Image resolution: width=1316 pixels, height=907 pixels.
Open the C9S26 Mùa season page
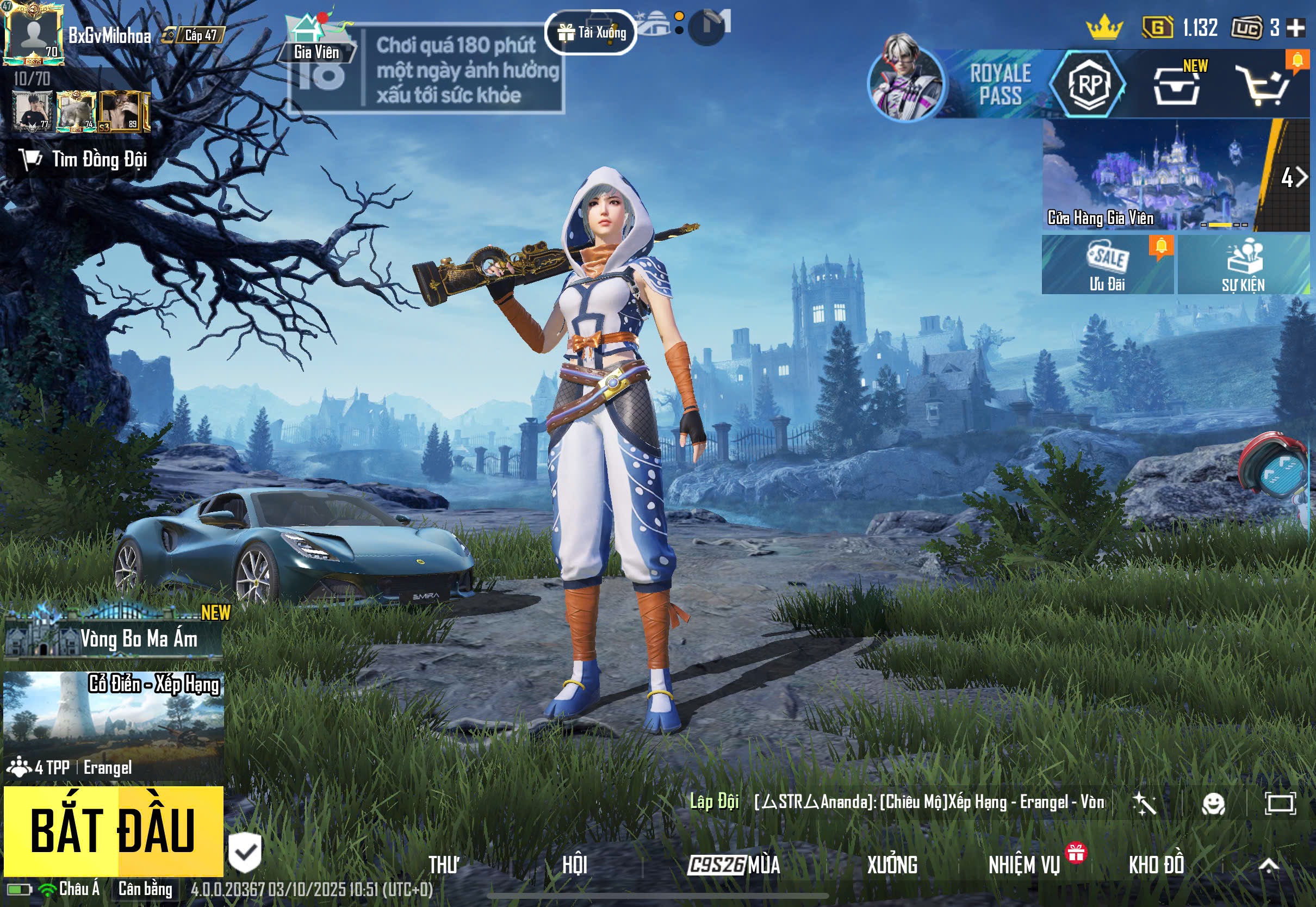coord(734,865)
